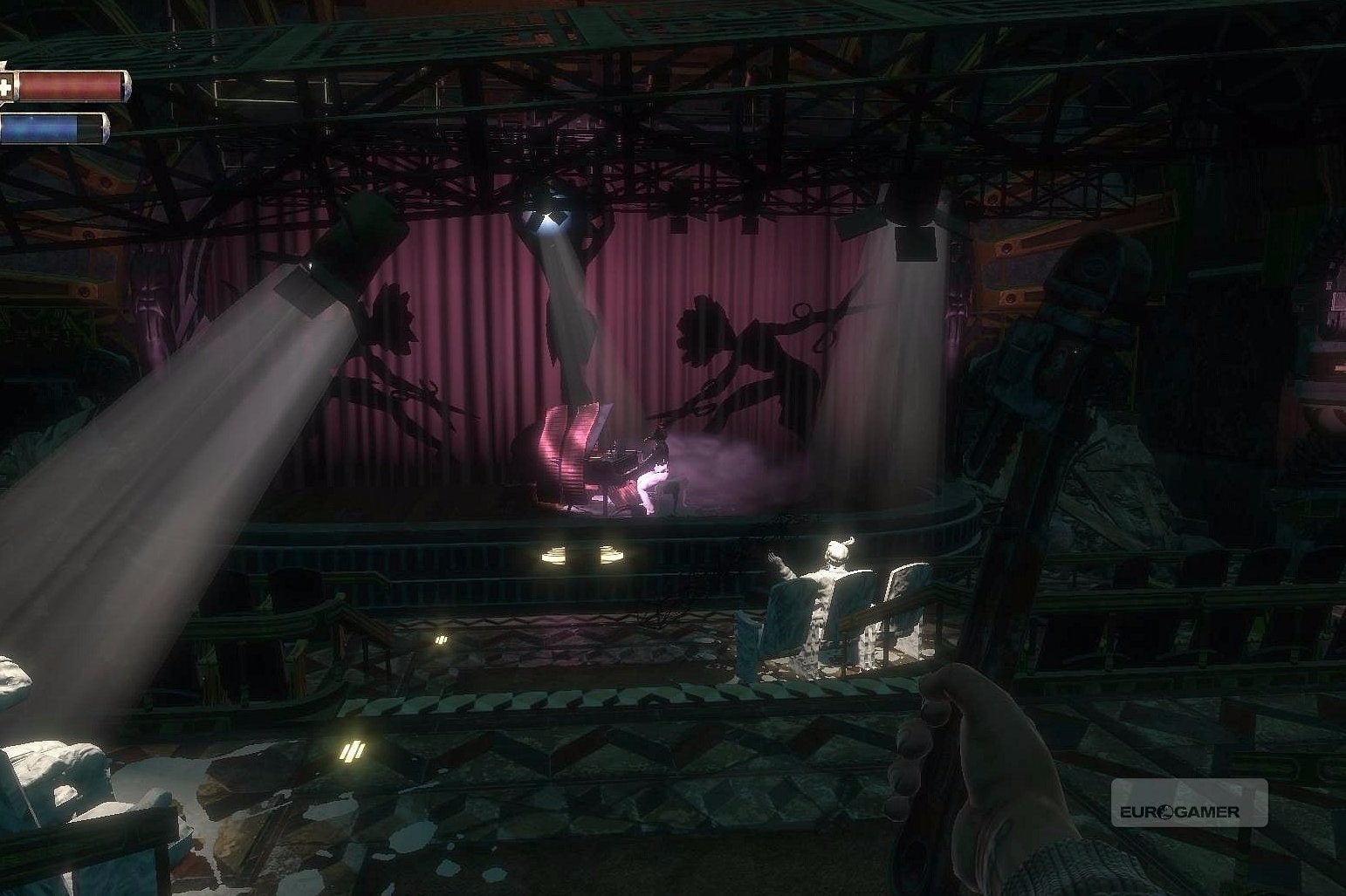Image resolution: width=1346 pixels, height=896 pixels.
Task: Select the blue EVE bar
Action: pos(57,127)
